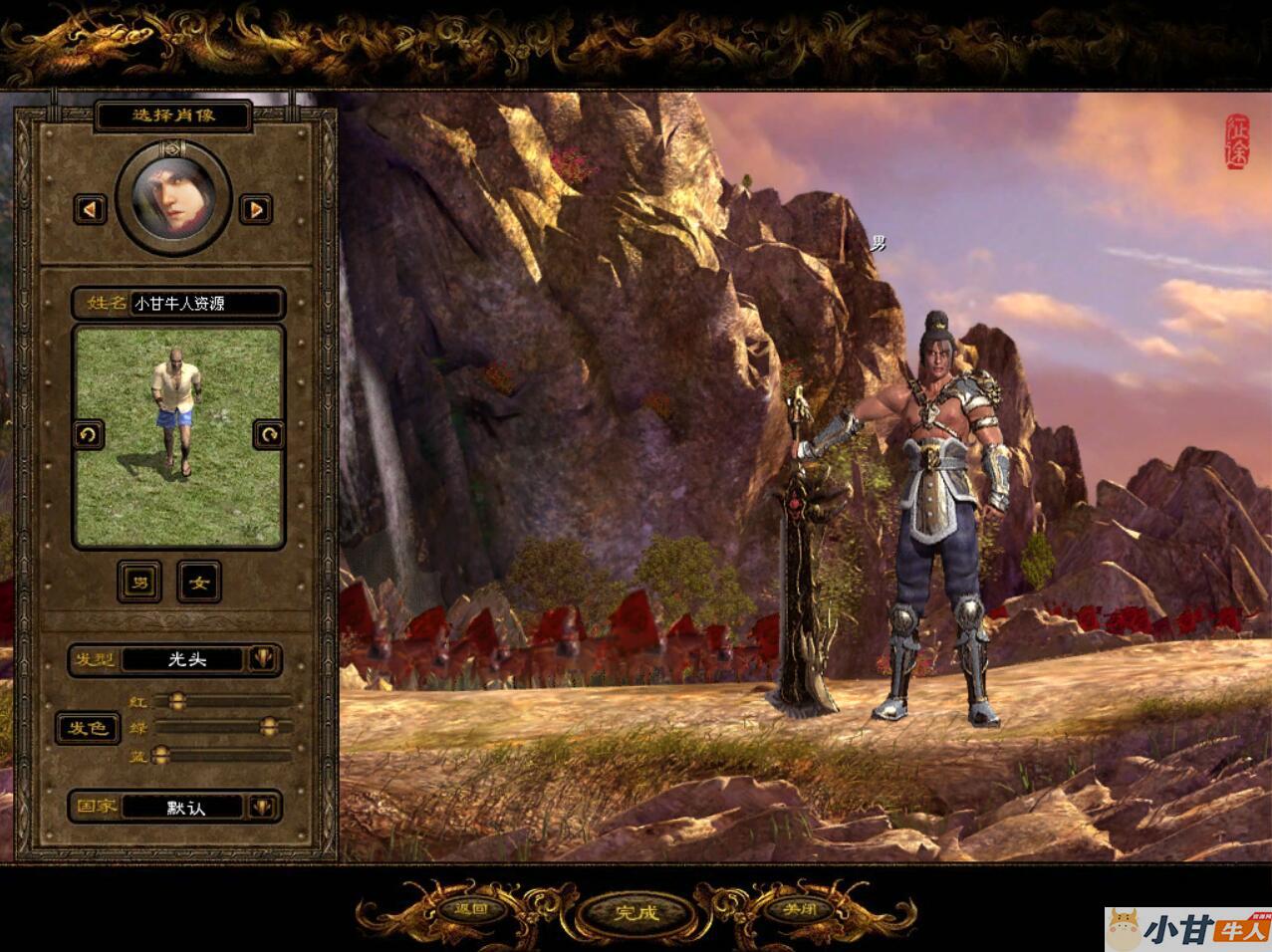Screen dimensions: 1272x952
Task: Rotate the character preview counter-clockwise
Action: click(x=89, y=435)
